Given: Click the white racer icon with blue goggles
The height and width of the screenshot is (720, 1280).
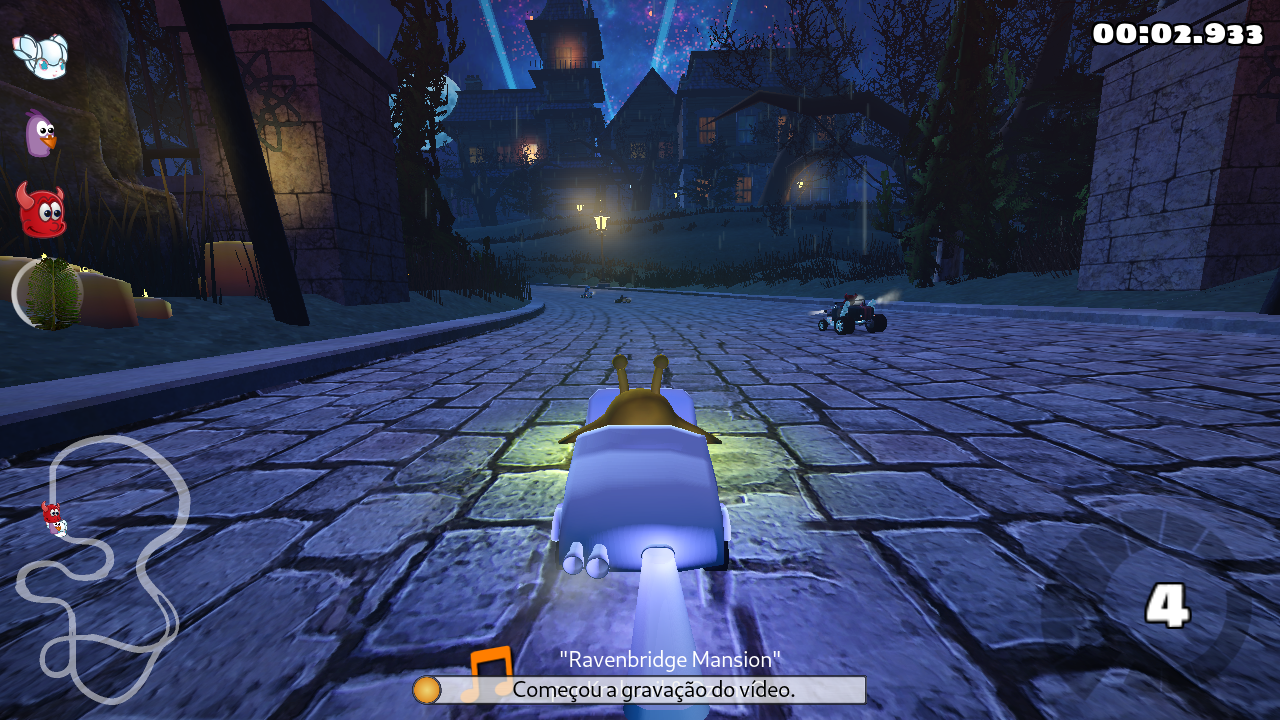Looking at the screenshot, I should click(40, 54).
